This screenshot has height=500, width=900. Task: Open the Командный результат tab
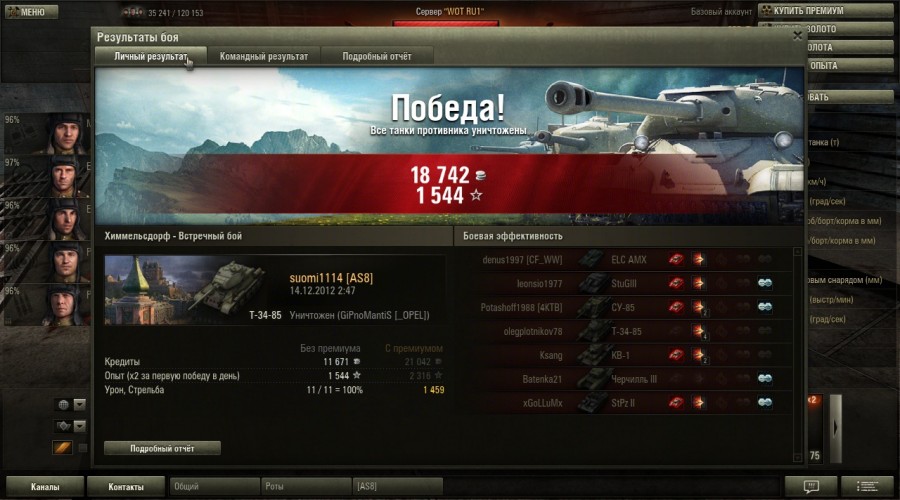[264, 57]
